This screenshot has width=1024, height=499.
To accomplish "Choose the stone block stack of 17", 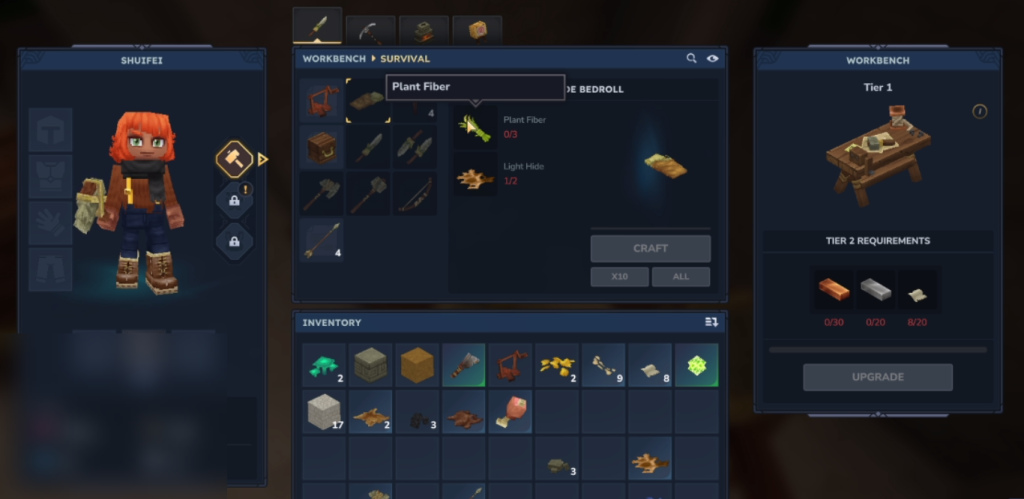I will click(323, 411).
